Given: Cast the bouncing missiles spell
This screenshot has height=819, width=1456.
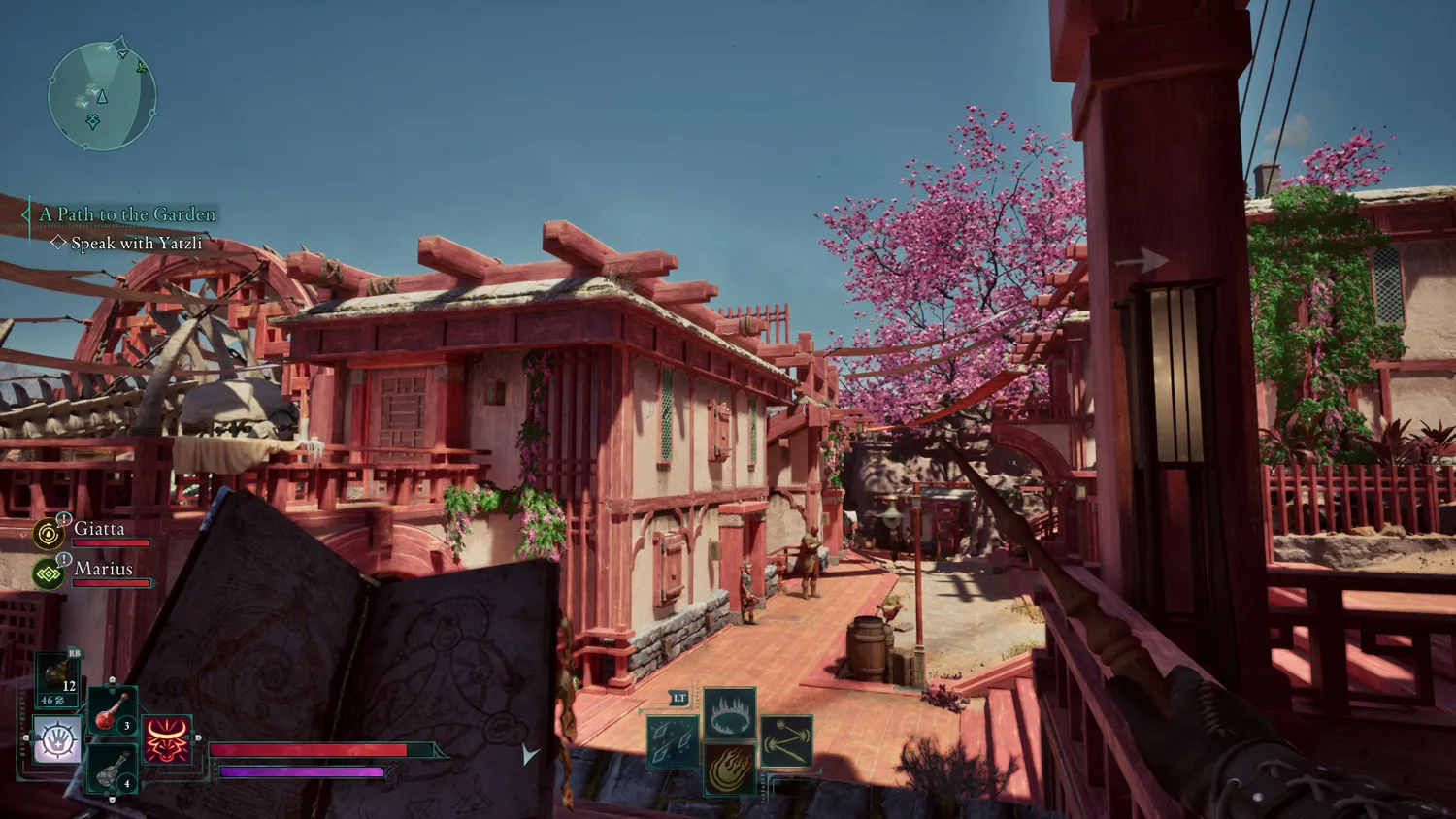Looking at the screenshot, I should pos(786,742).
